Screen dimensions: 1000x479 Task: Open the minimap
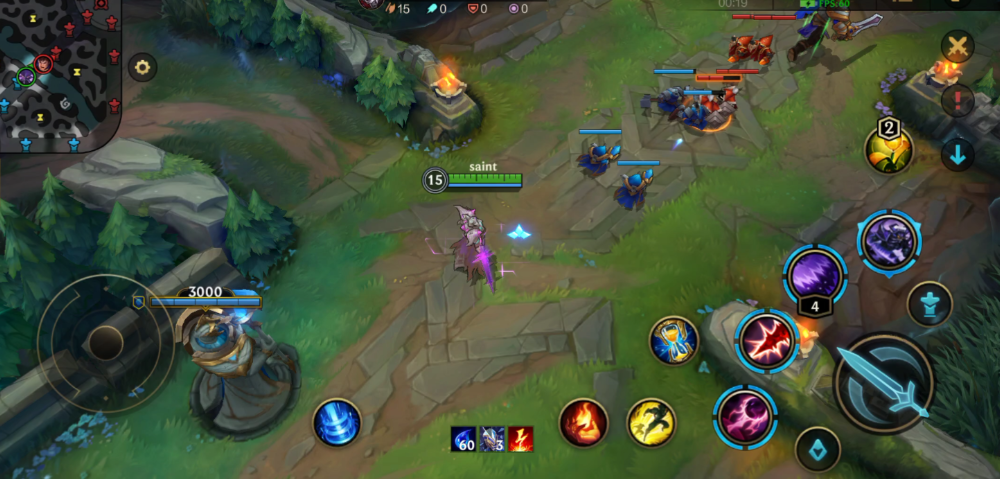pyautogui.click(x=58, y=74)
